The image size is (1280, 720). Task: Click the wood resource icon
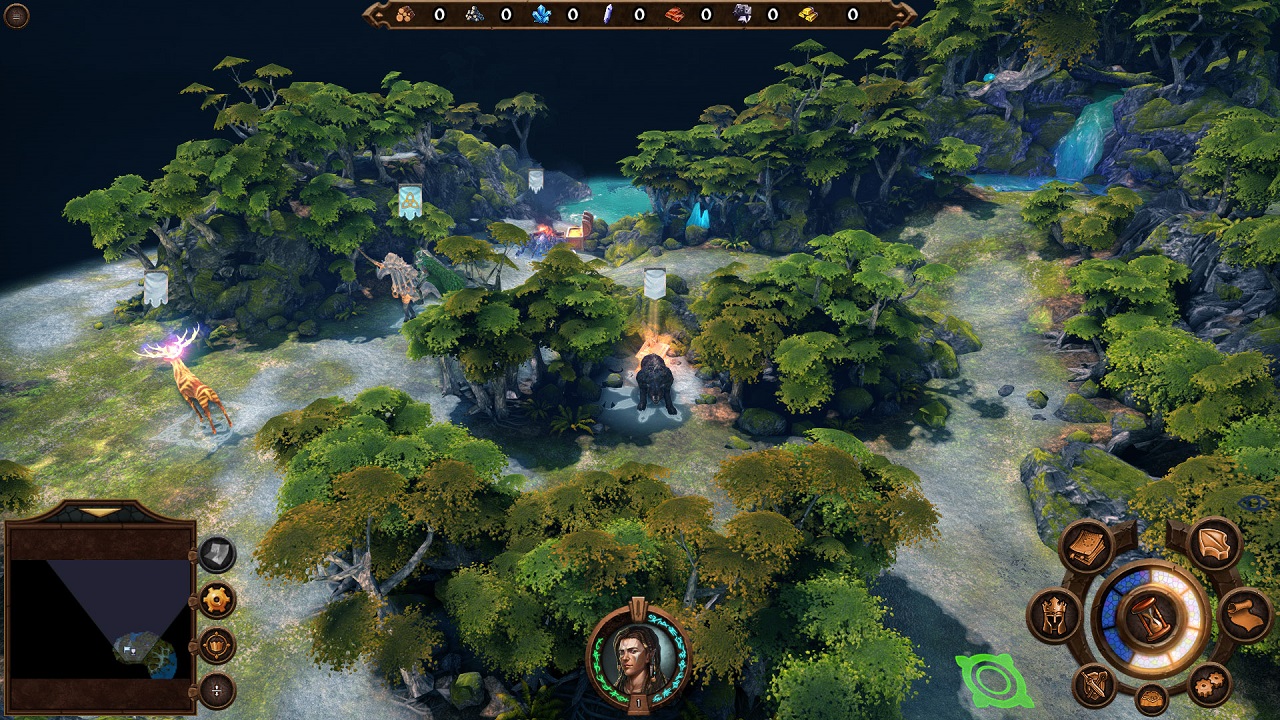pos(404,14)
